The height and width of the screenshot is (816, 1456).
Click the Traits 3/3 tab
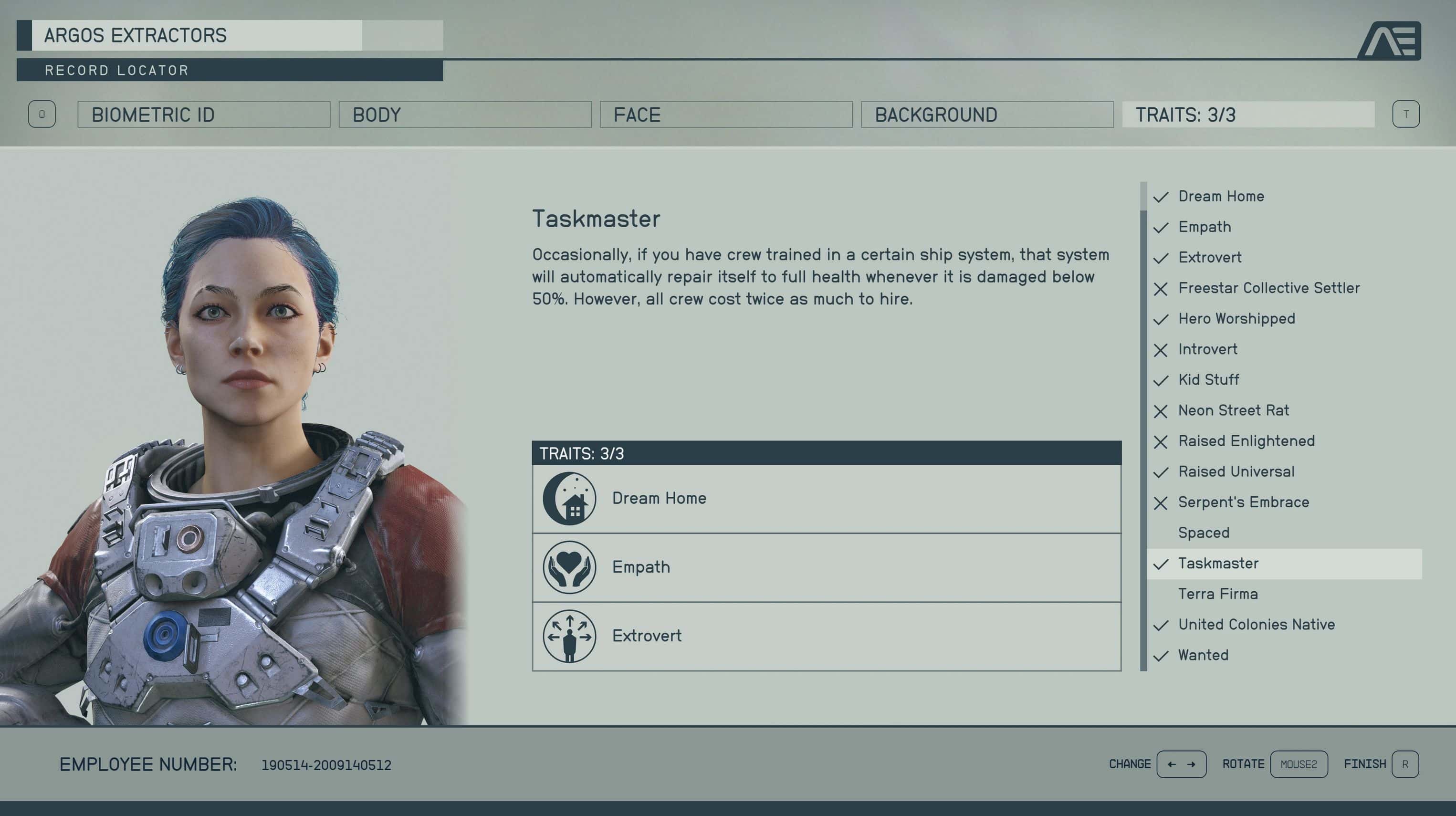[x=1248, y=115]
